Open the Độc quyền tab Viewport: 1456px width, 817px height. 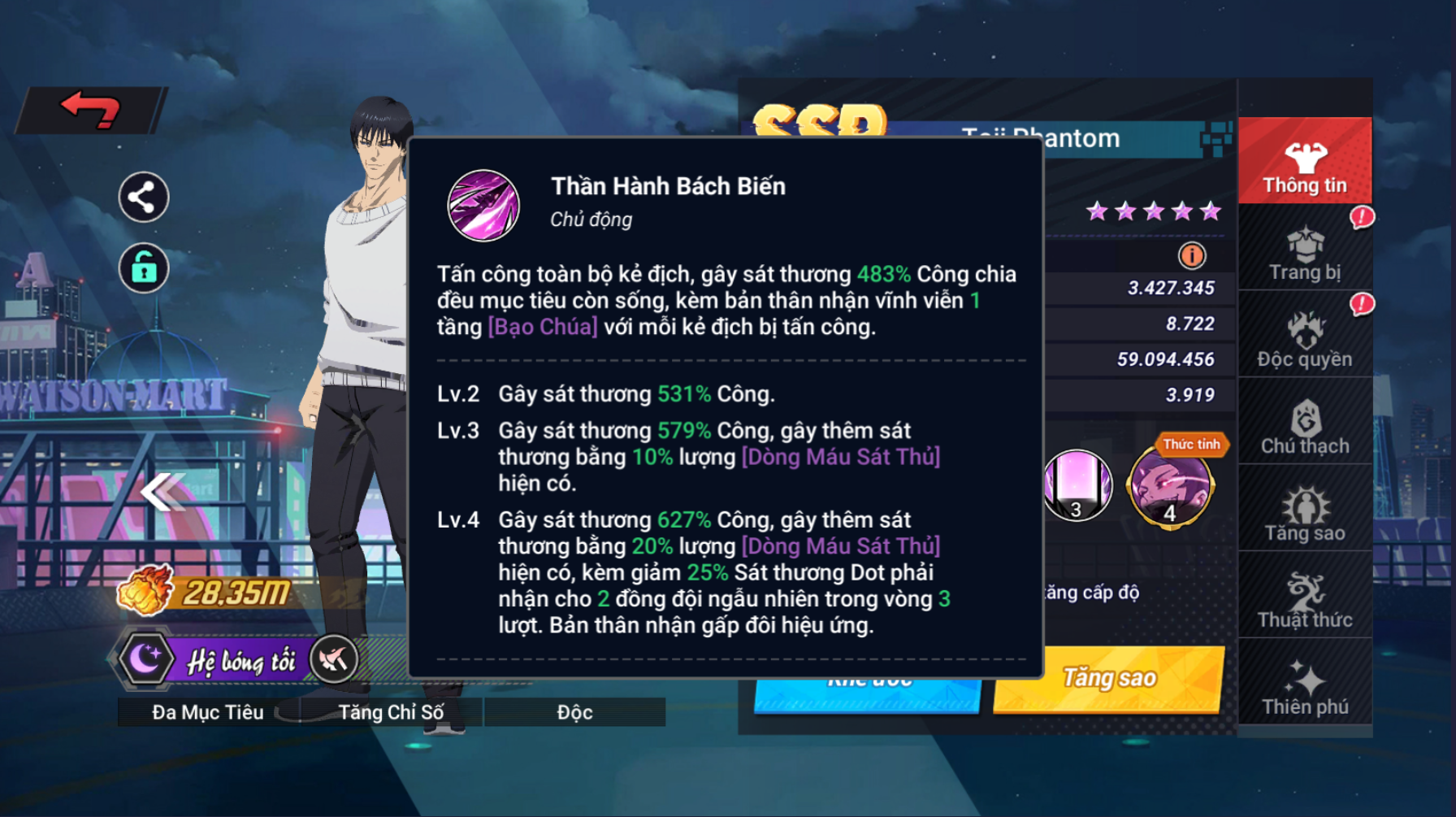pyautogui.click(x=1305, y=340)
